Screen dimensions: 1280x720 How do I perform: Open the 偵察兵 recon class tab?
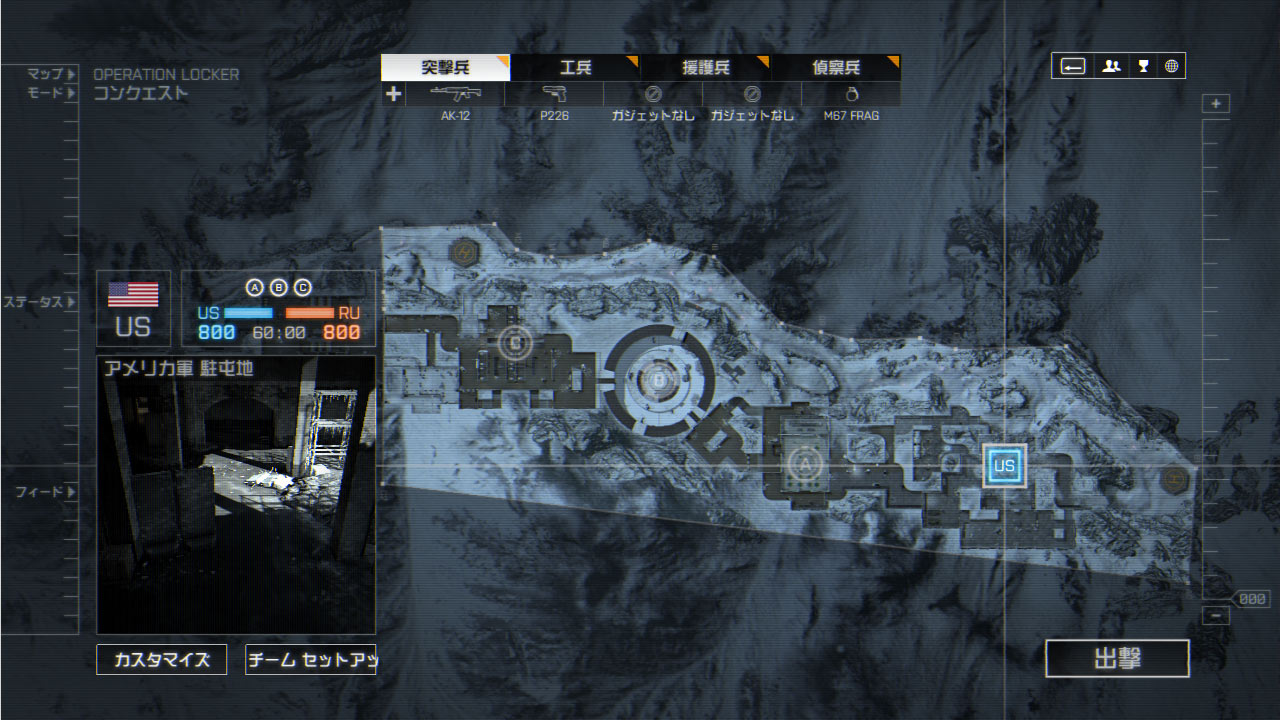(836, 68)
